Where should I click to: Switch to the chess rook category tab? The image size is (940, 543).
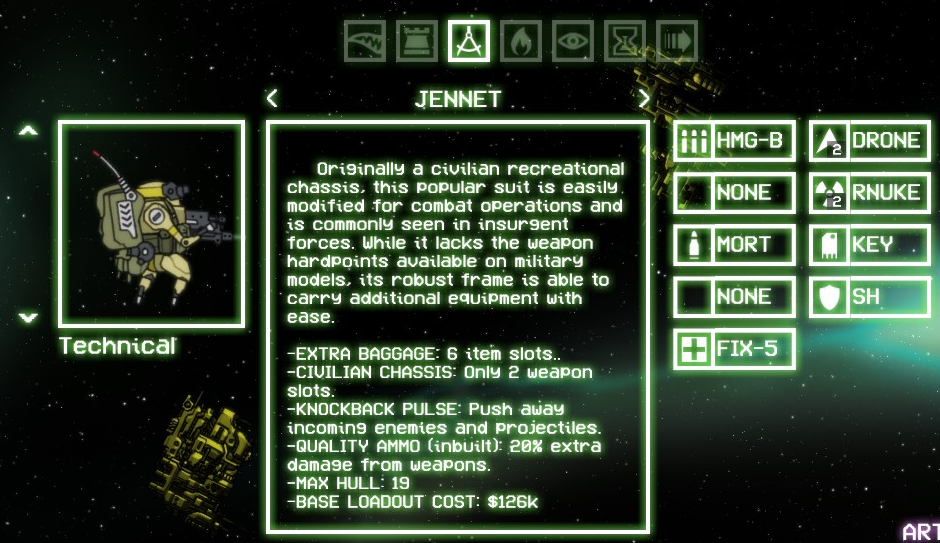(x=417, y=41)
